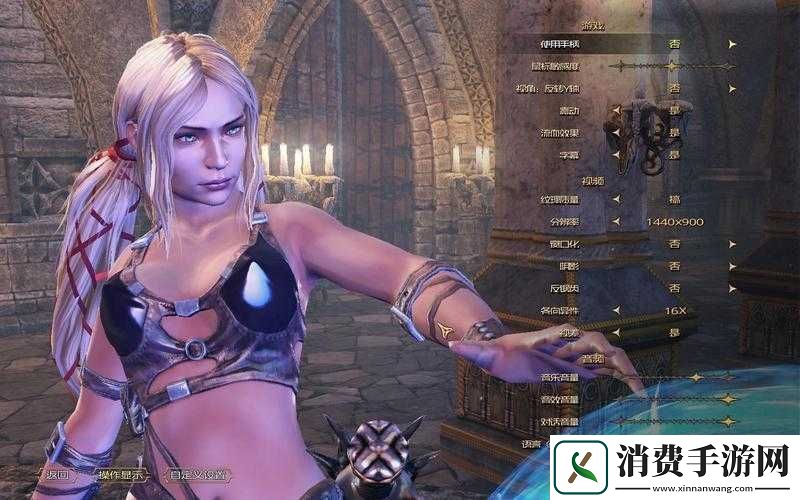Screen dimensions: 800x500
Task: Switch 阴影 shadows using its right arrow
Action: [x=733, y=265]
